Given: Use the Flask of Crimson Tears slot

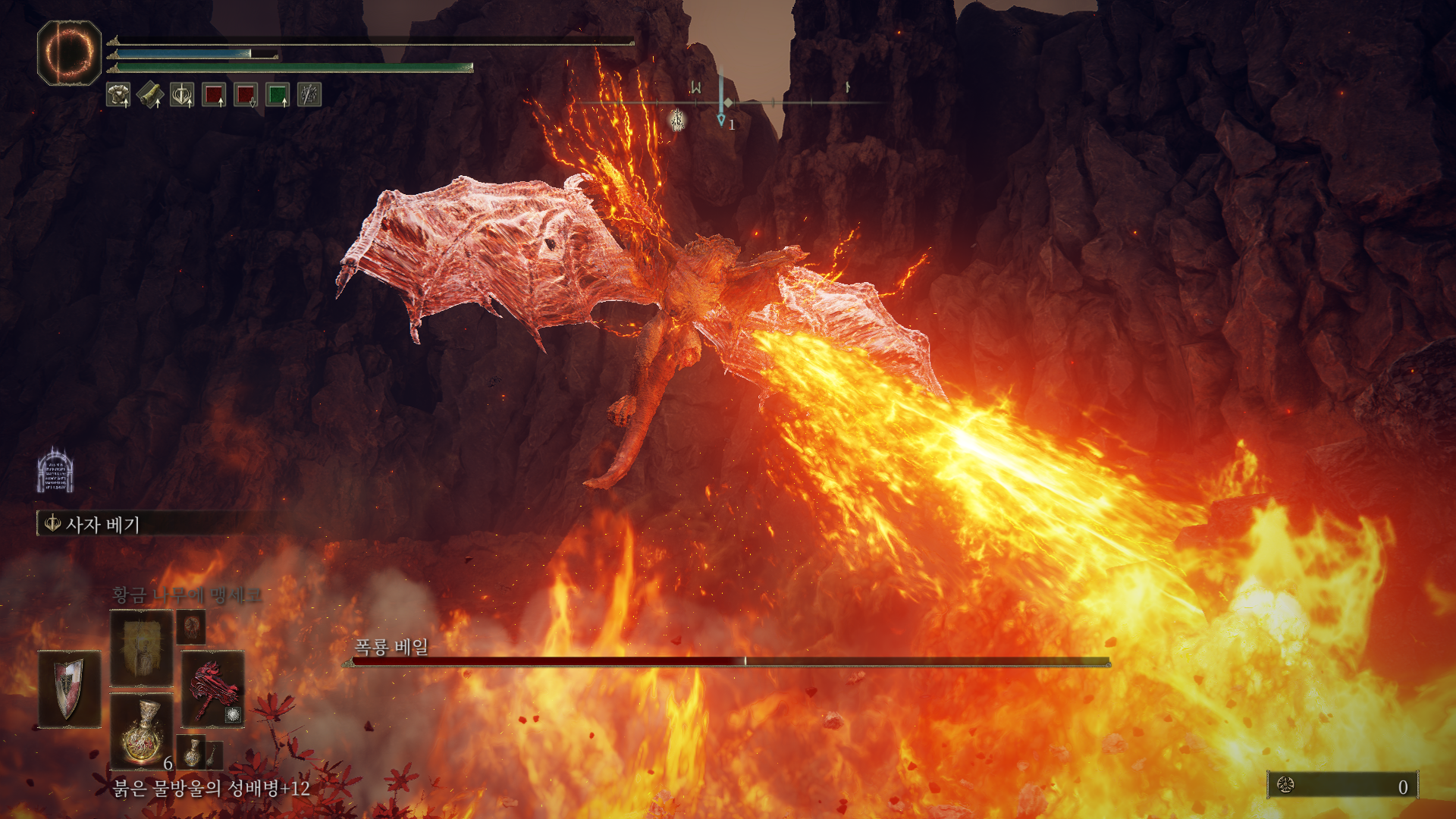Looking at the screenshot, I should coord(141,730).
